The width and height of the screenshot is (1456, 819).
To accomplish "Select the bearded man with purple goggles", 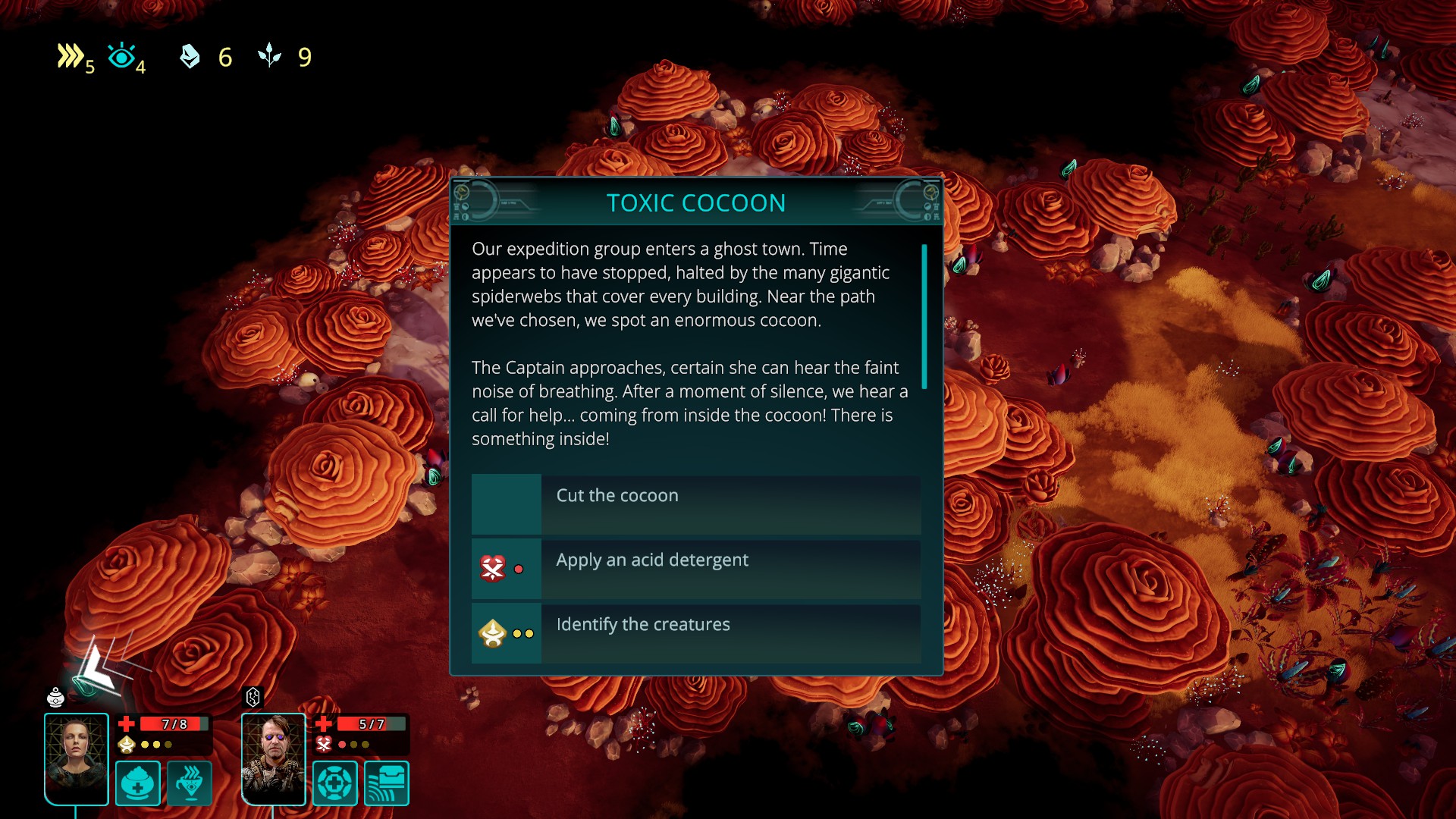I will [x=273, y=758].
